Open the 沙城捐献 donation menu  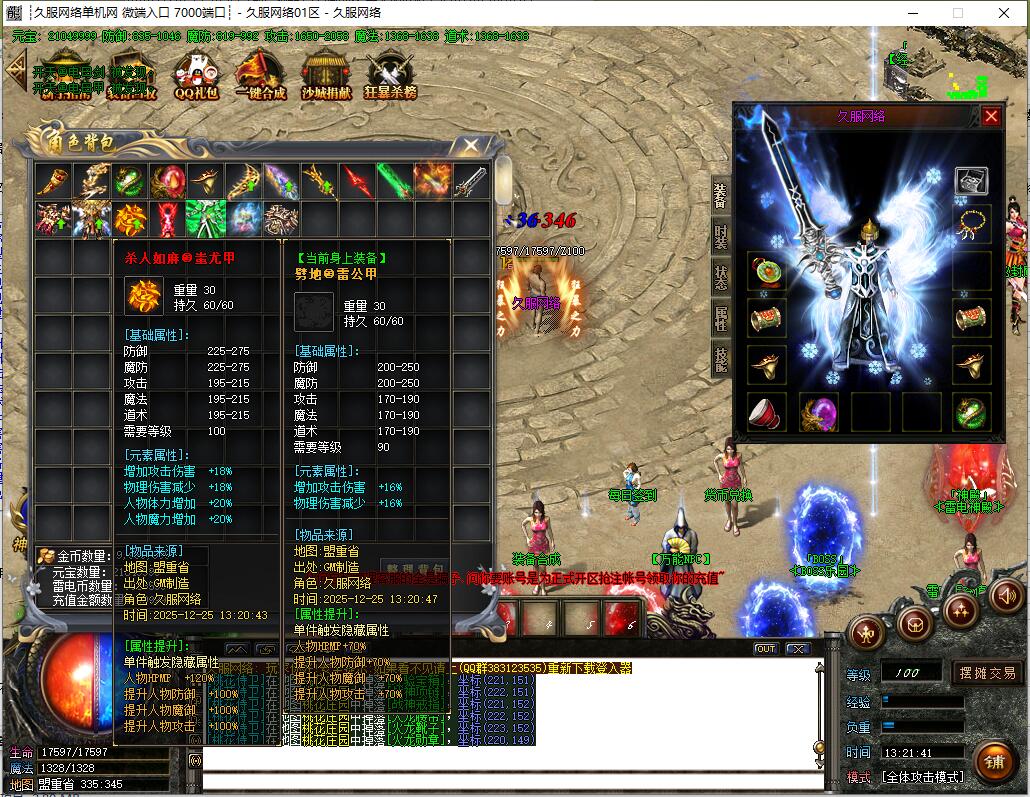click(x=327, y=74)
